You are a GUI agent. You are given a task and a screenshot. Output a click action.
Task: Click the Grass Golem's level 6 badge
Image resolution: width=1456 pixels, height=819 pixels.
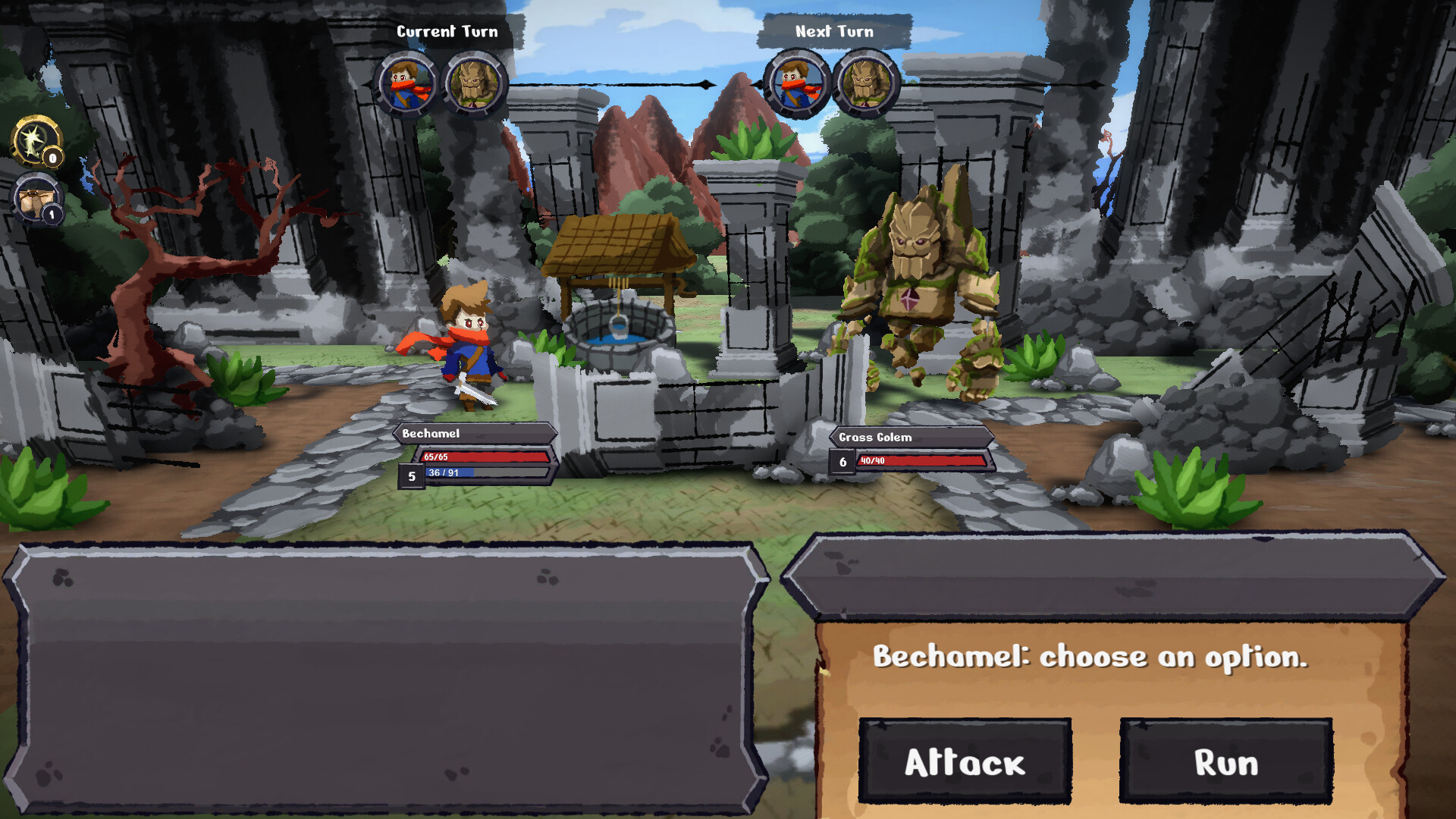(842, 461)
